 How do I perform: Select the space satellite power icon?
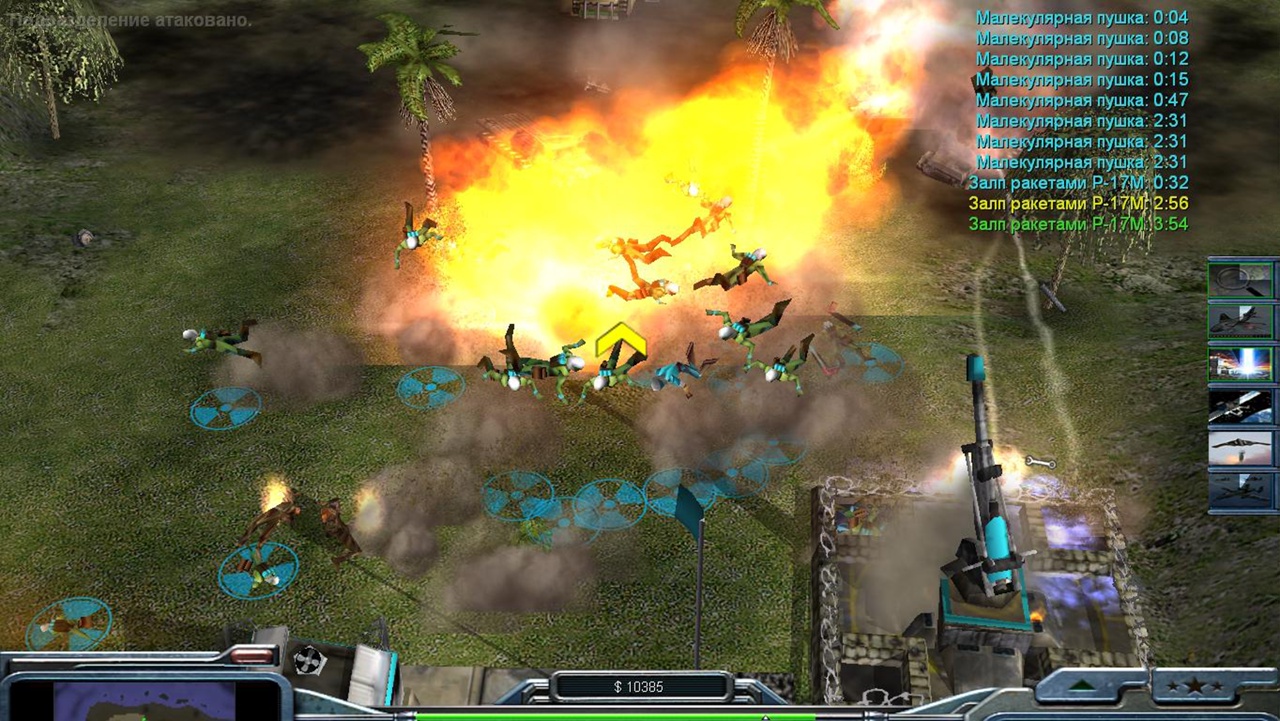1241,406
